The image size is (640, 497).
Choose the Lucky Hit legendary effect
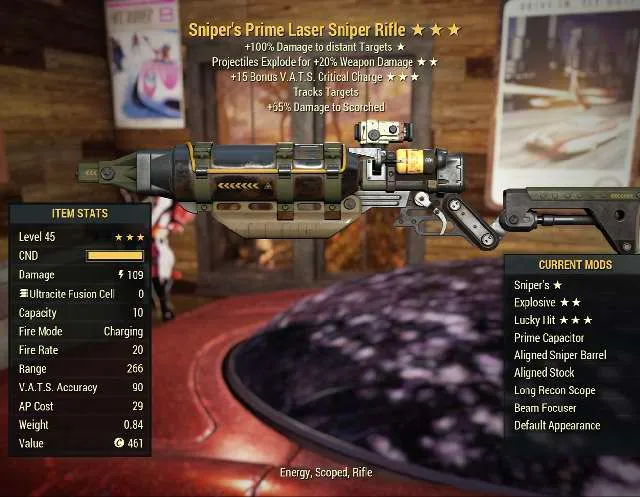[552, 320]
